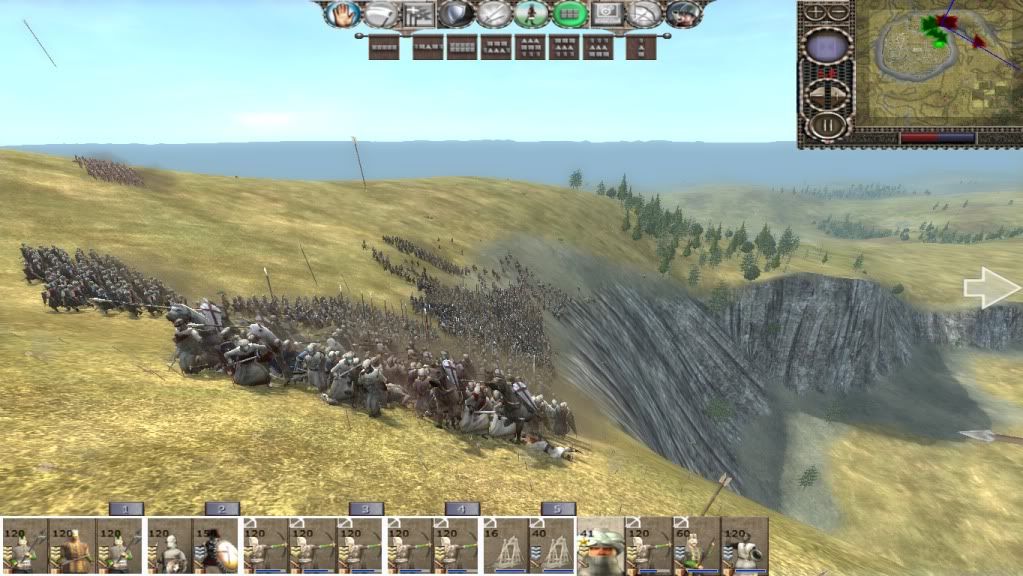Toggle guard mode shield button
The image size is (1023, 576).
click(455, 14)
